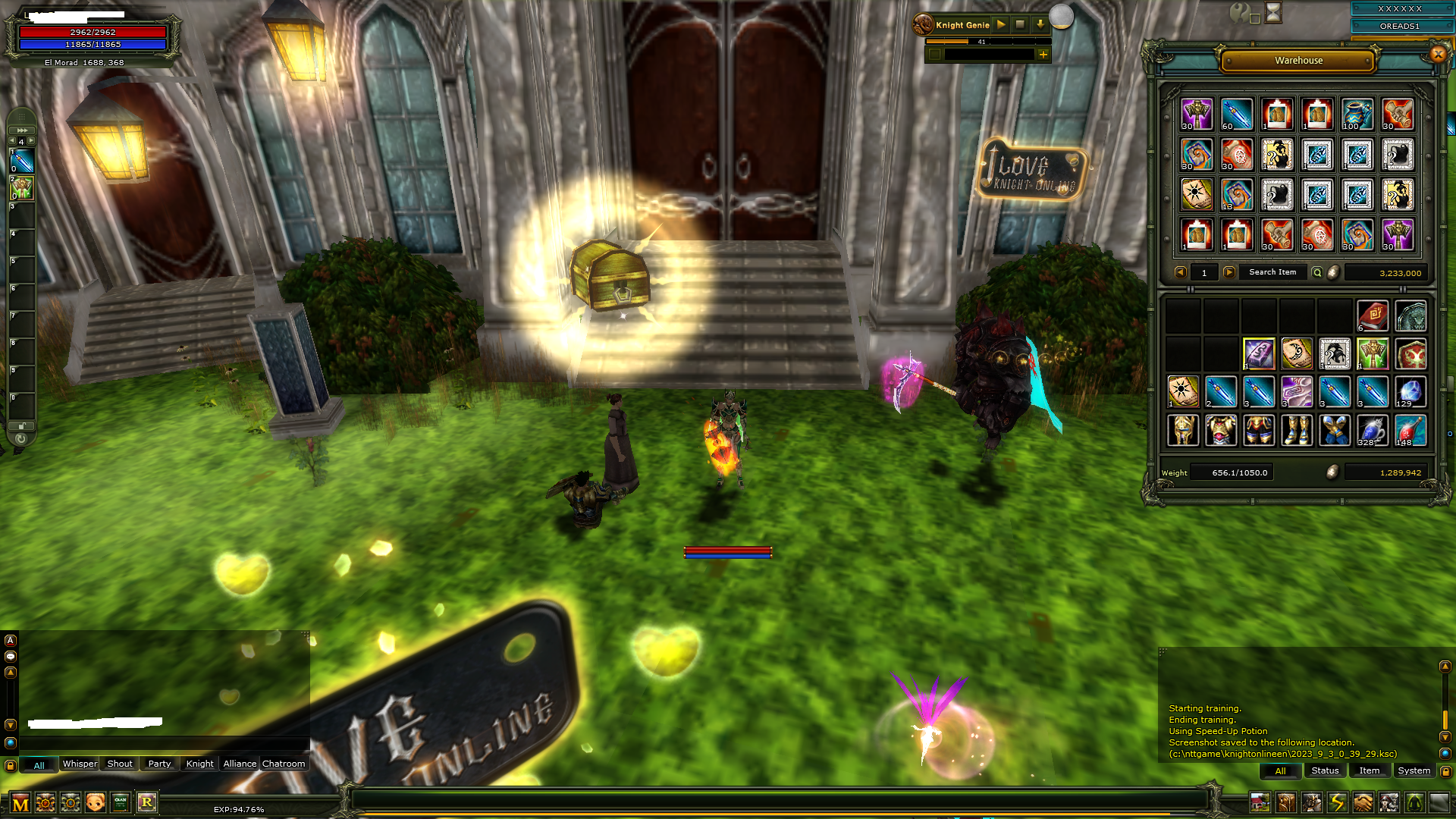Open the Whisper chat tab
The image size is (1456, 819).
click(80, 764)
